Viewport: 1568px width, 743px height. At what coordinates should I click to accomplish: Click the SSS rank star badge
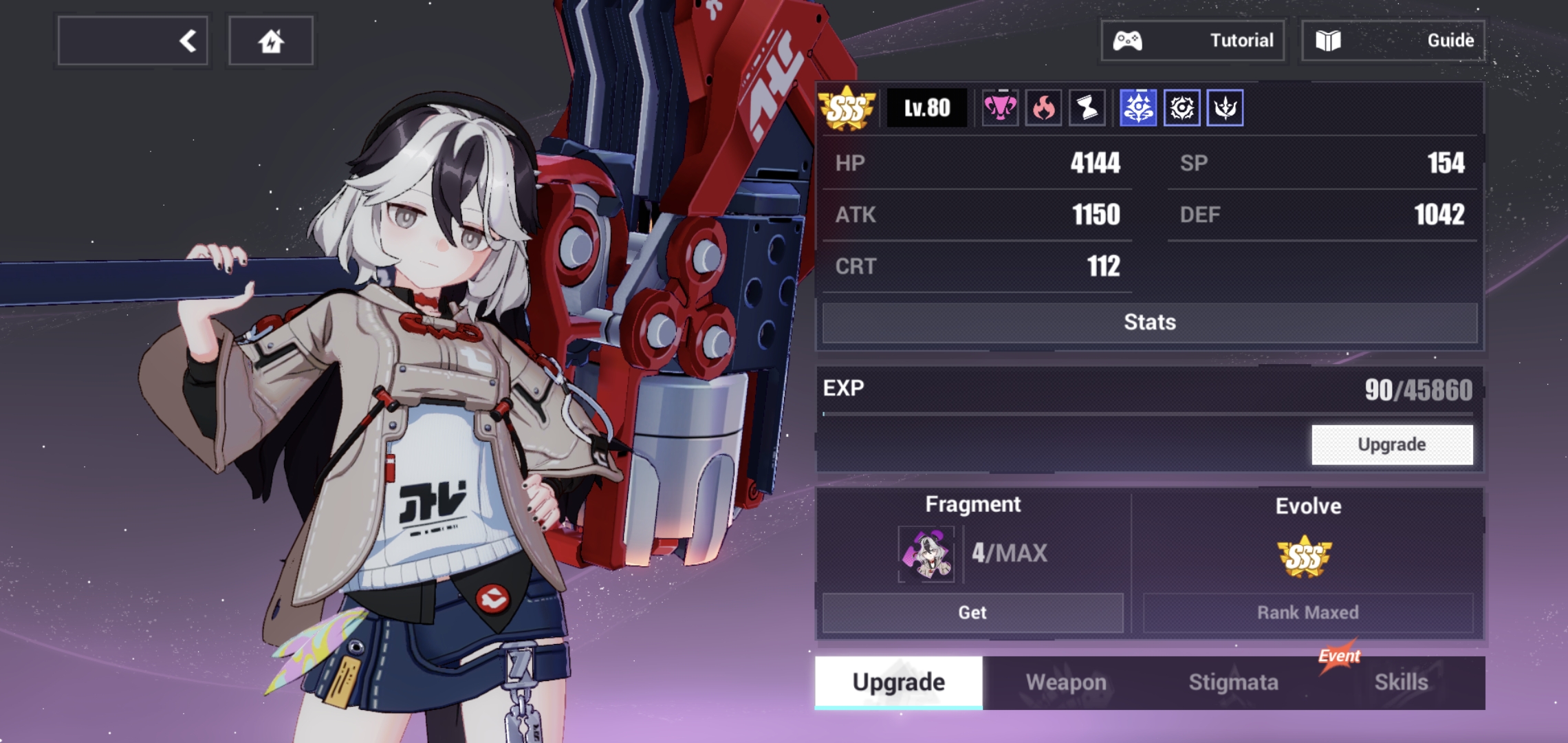[x=849, y=107]
